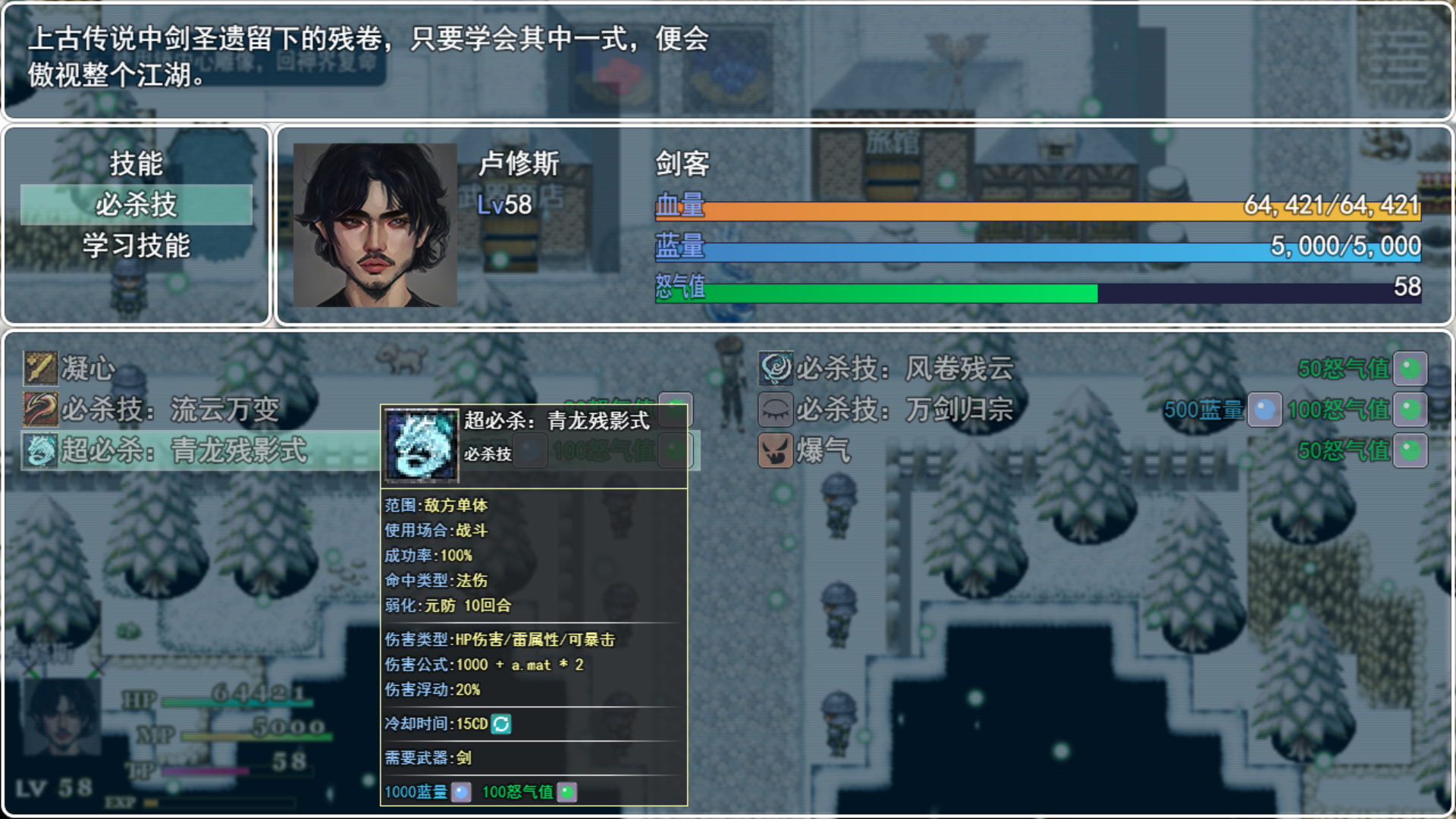Click the green rage orb beside 爆气

tap(1413, 450)
